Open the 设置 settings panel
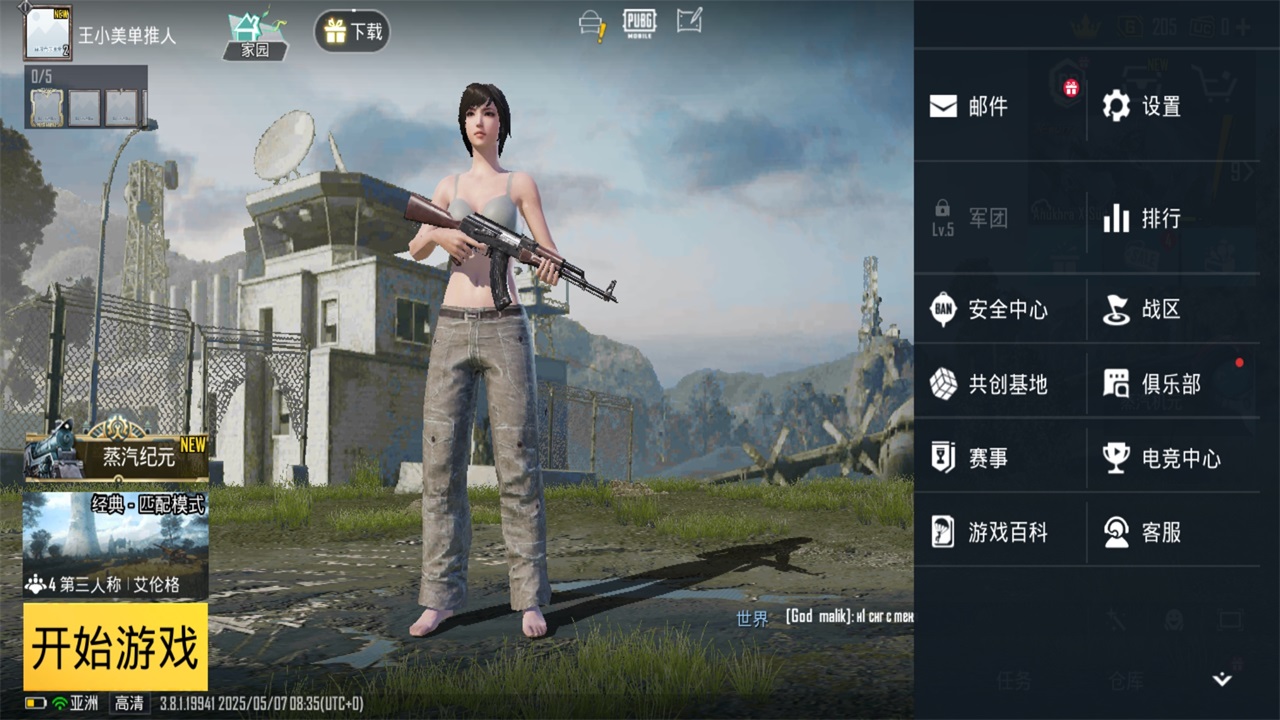The height and width of the screenshot is (720, 1280). point(1150,106)
